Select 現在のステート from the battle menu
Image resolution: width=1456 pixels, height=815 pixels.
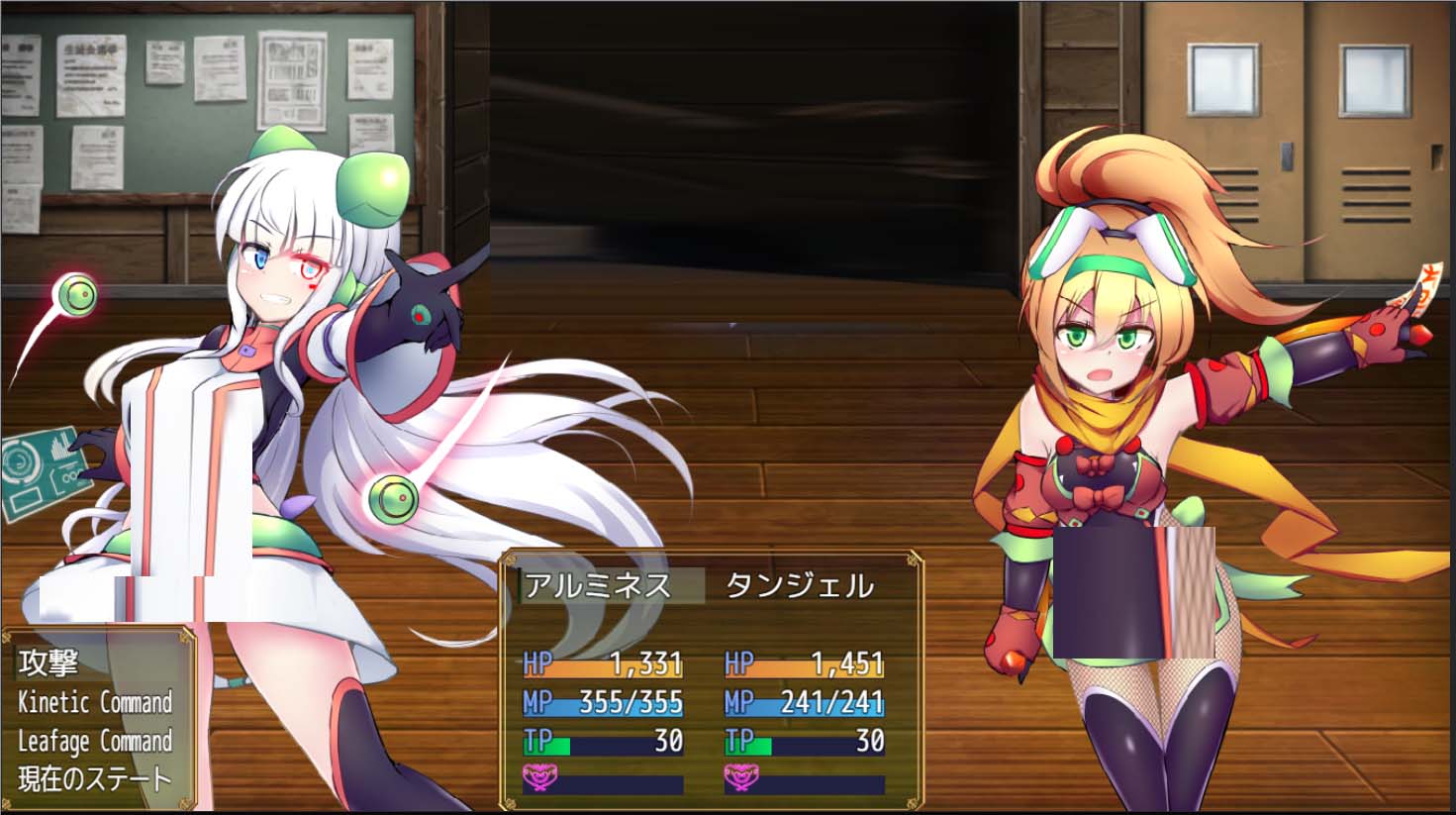pos(94,777)
